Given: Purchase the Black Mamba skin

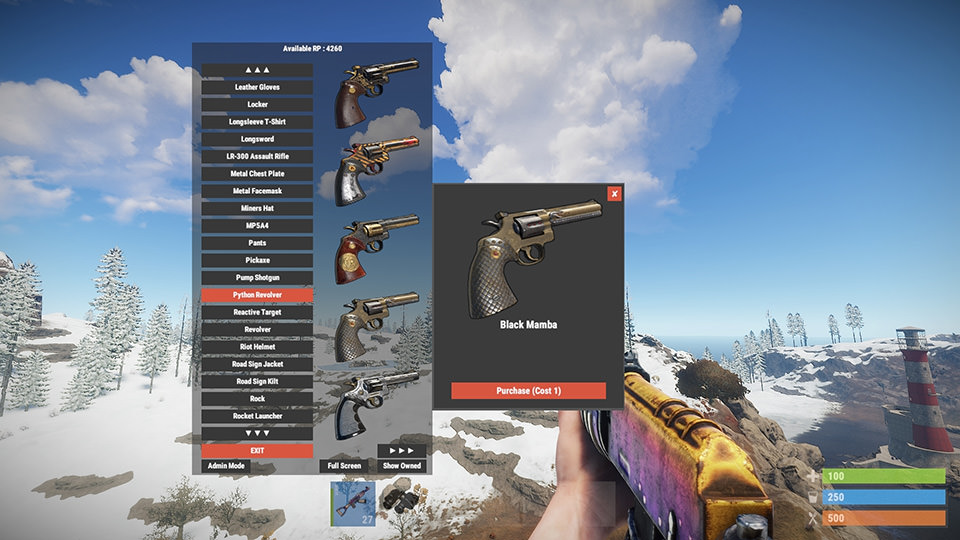Looking at the screenshot, I should tap(528, 391).
